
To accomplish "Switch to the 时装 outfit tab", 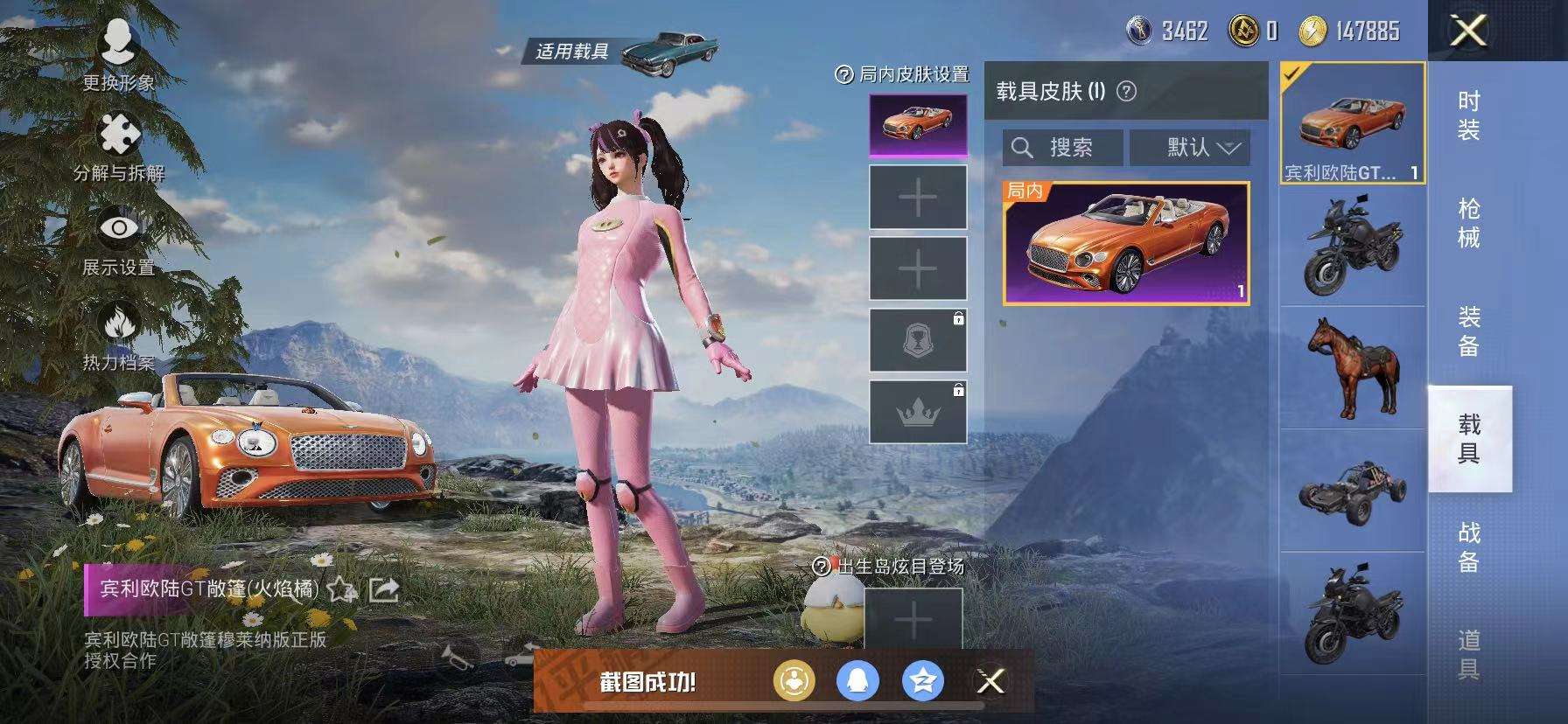I will (x=1468, y=116).
